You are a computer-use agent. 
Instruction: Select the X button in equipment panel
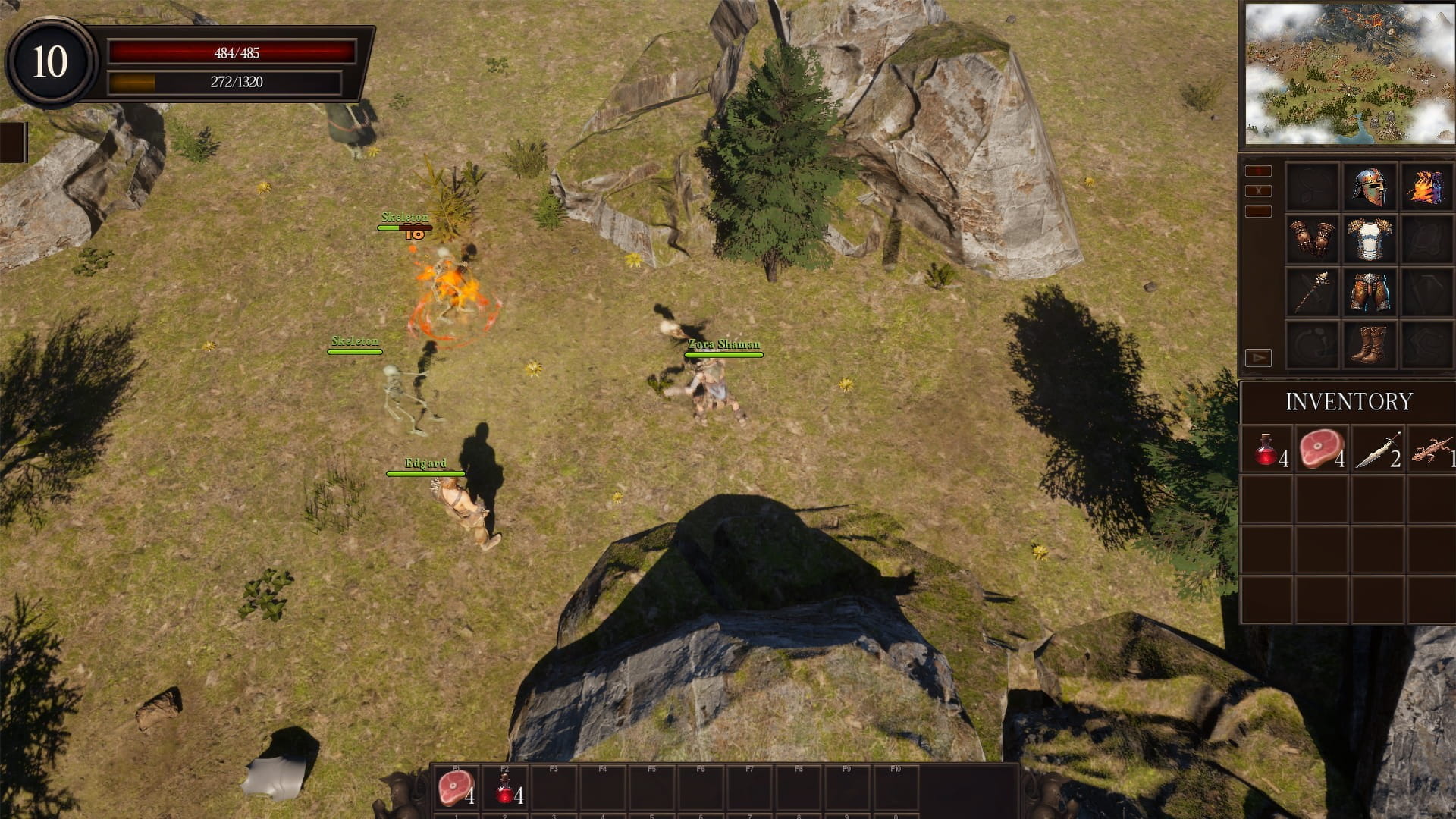tap(1258, 191)
